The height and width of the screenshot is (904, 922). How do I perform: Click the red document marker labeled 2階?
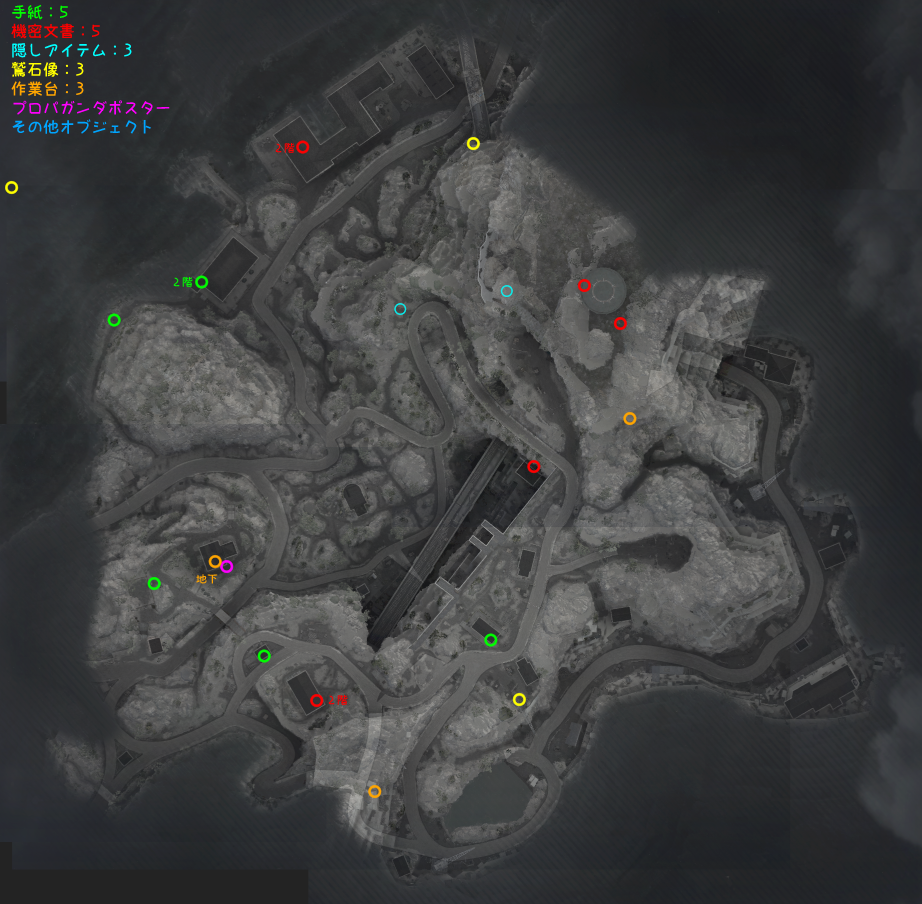point(302,147)
